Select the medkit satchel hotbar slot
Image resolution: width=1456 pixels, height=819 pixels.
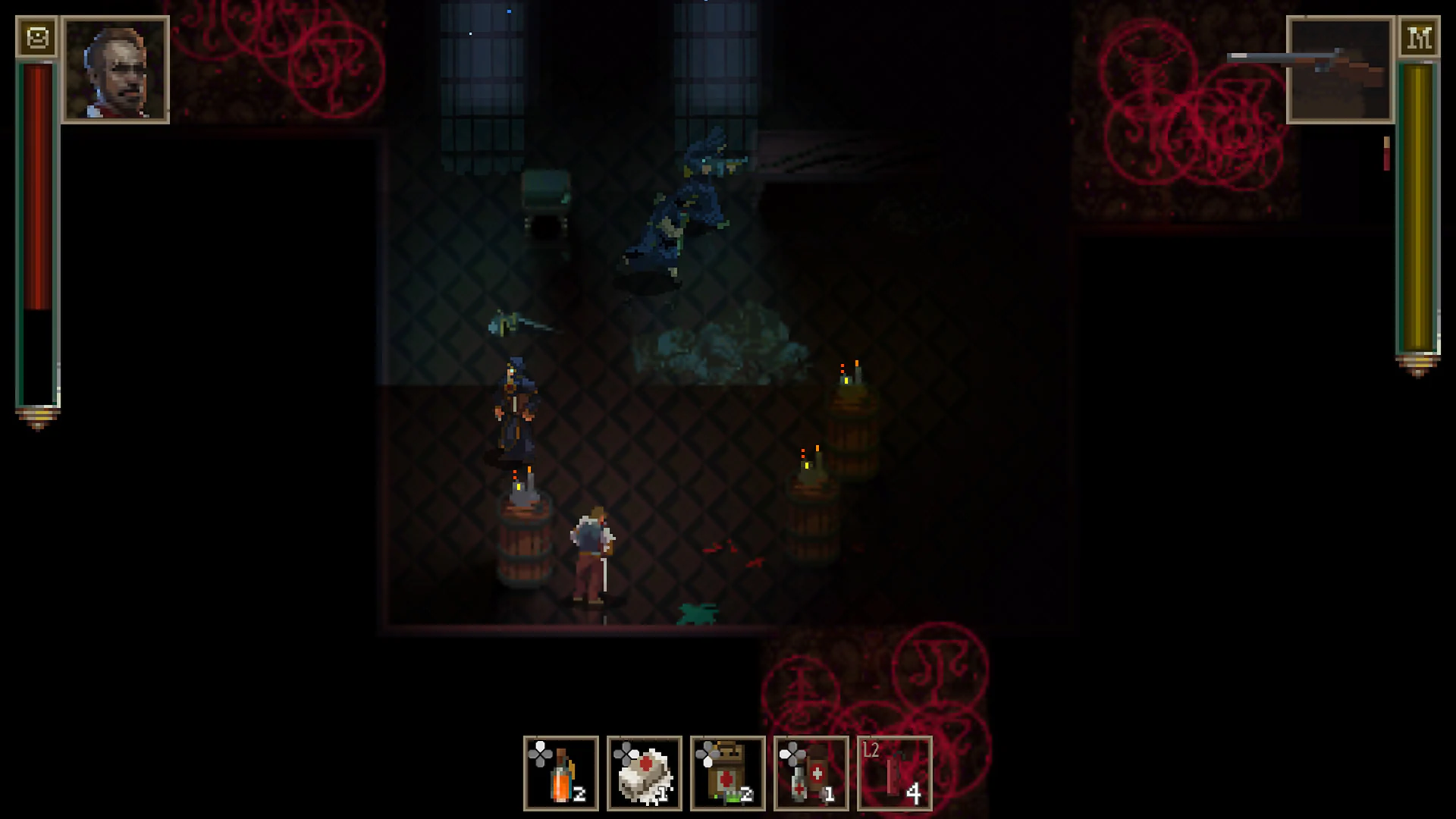point(727,773)
